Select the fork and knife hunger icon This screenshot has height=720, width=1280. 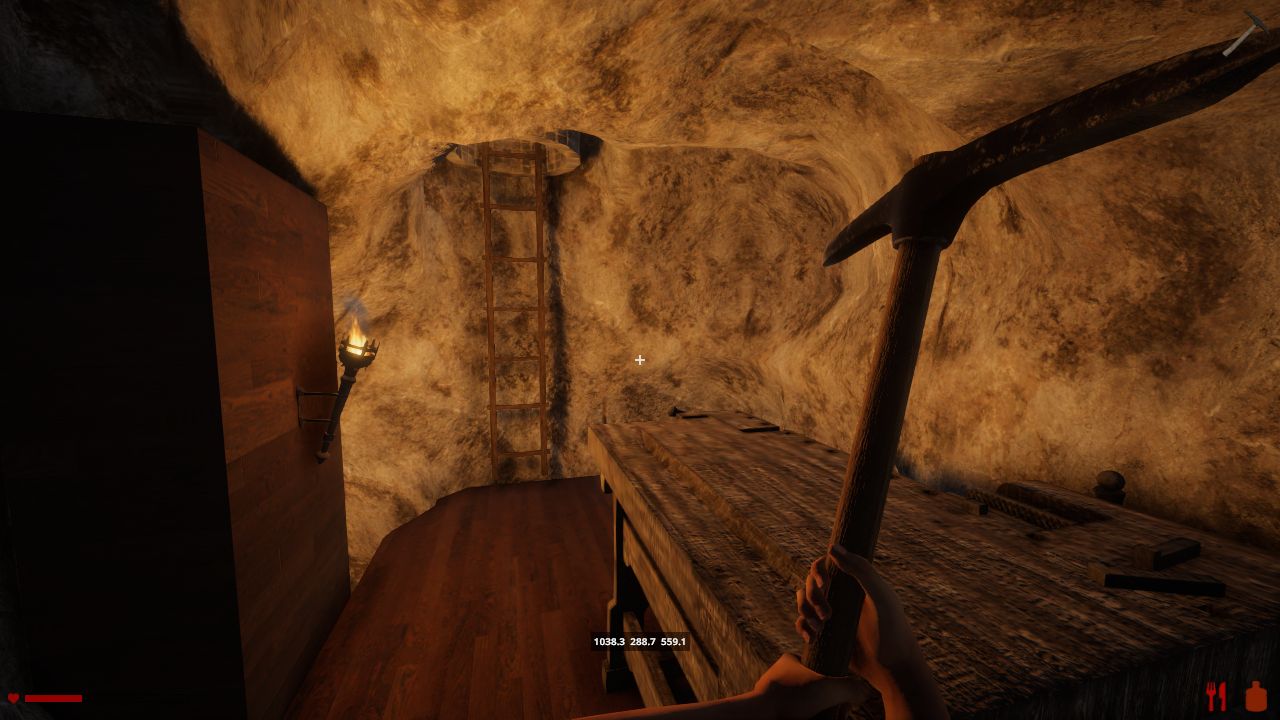coord(1216,696)
